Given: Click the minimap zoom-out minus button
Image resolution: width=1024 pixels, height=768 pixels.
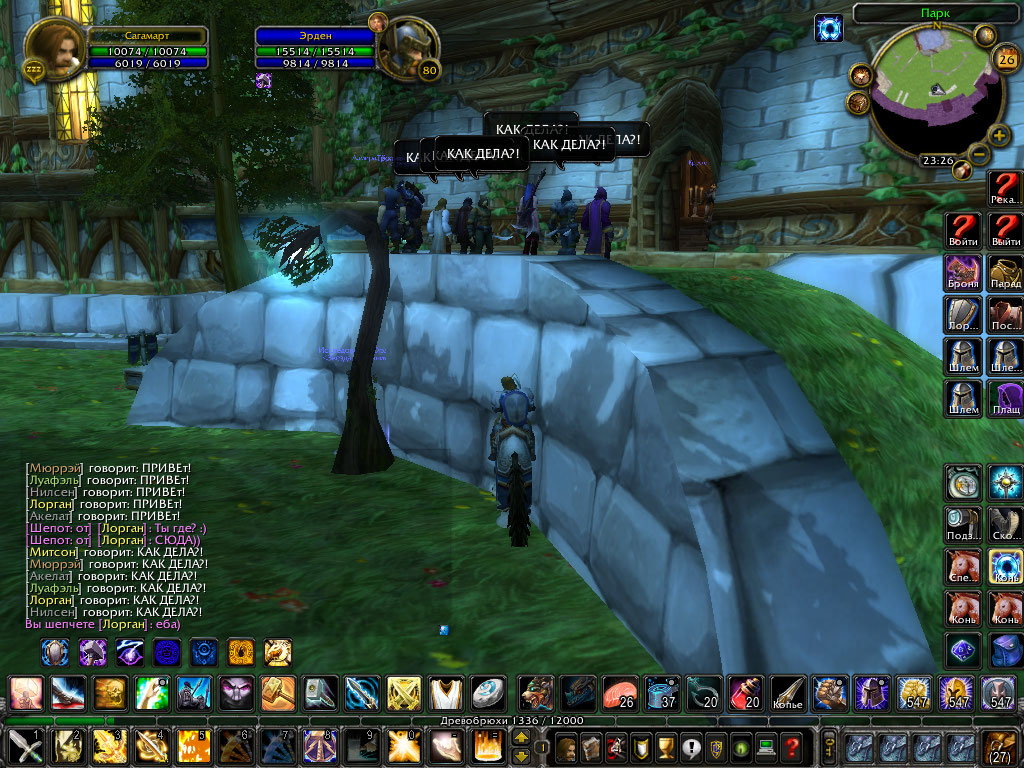Looking at the screenshot, I should [980, 154].
